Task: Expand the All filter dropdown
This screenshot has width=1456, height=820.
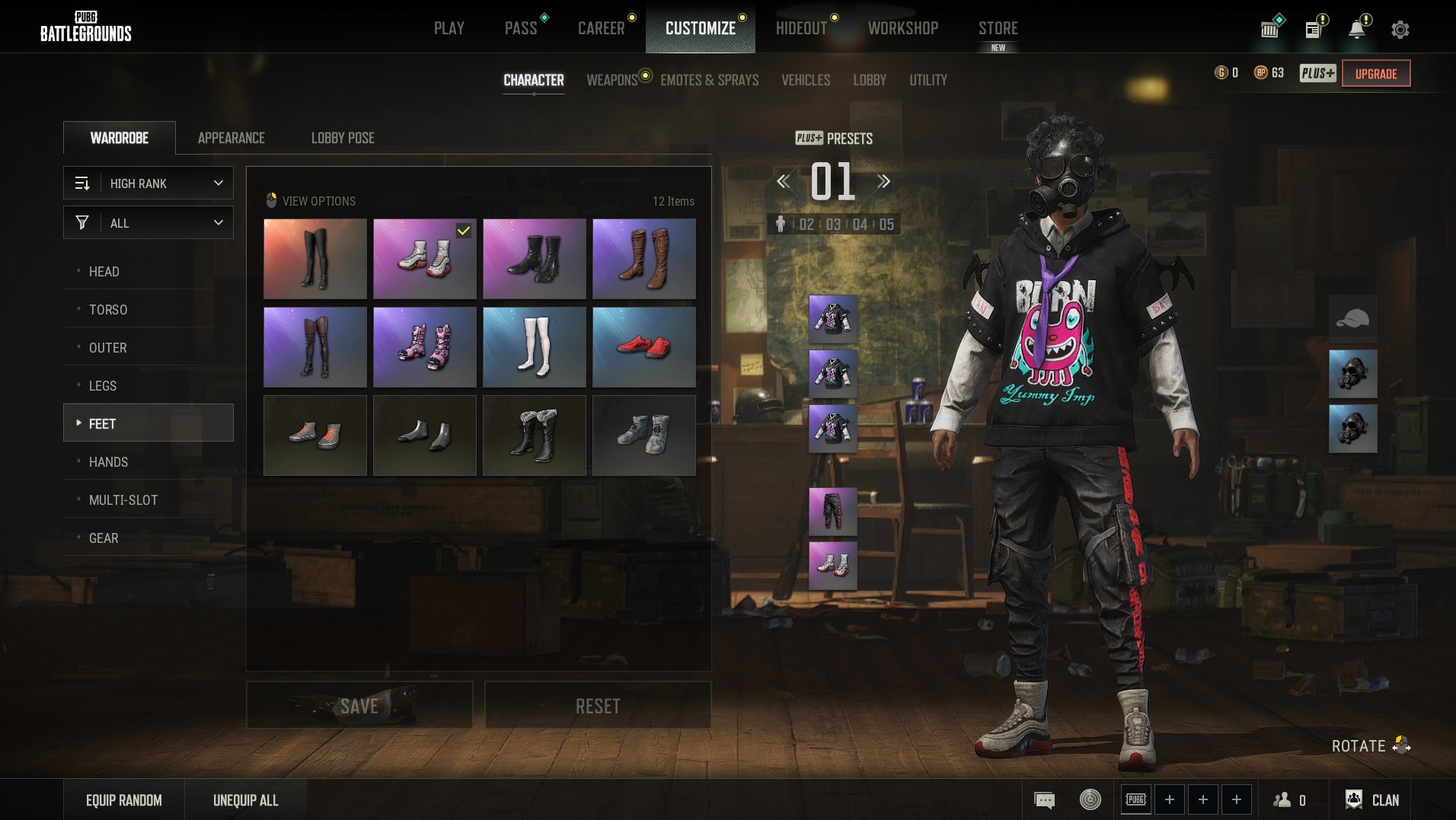Action: tap(148, 223)
